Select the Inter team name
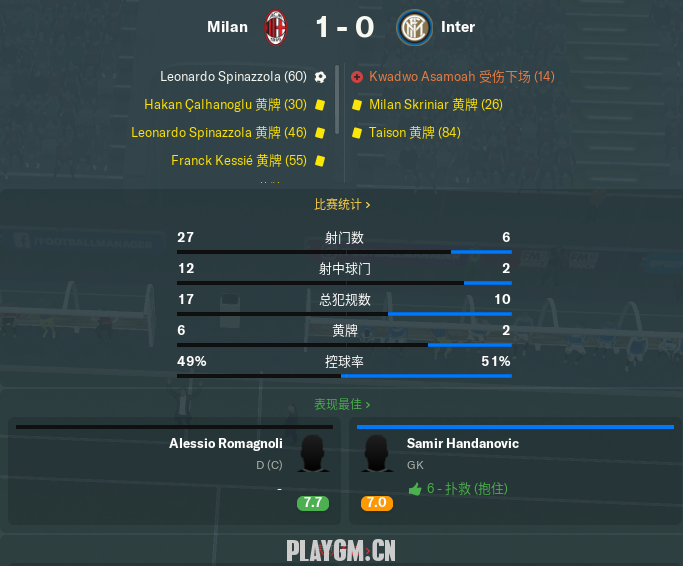Image resolution: width=683 pixels, height=566 pixels. (x=458, y=27)
